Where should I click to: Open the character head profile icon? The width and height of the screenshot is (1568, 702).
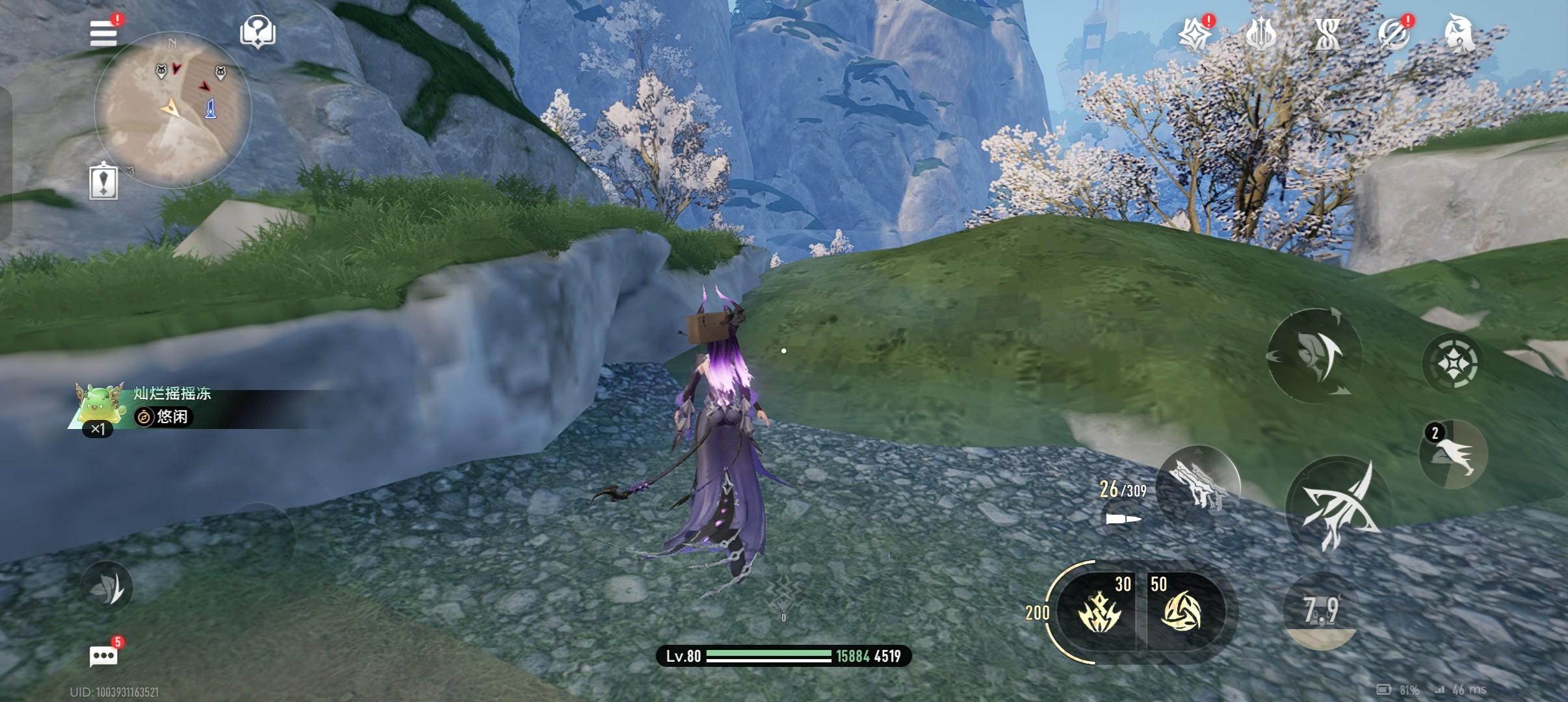1459,34
